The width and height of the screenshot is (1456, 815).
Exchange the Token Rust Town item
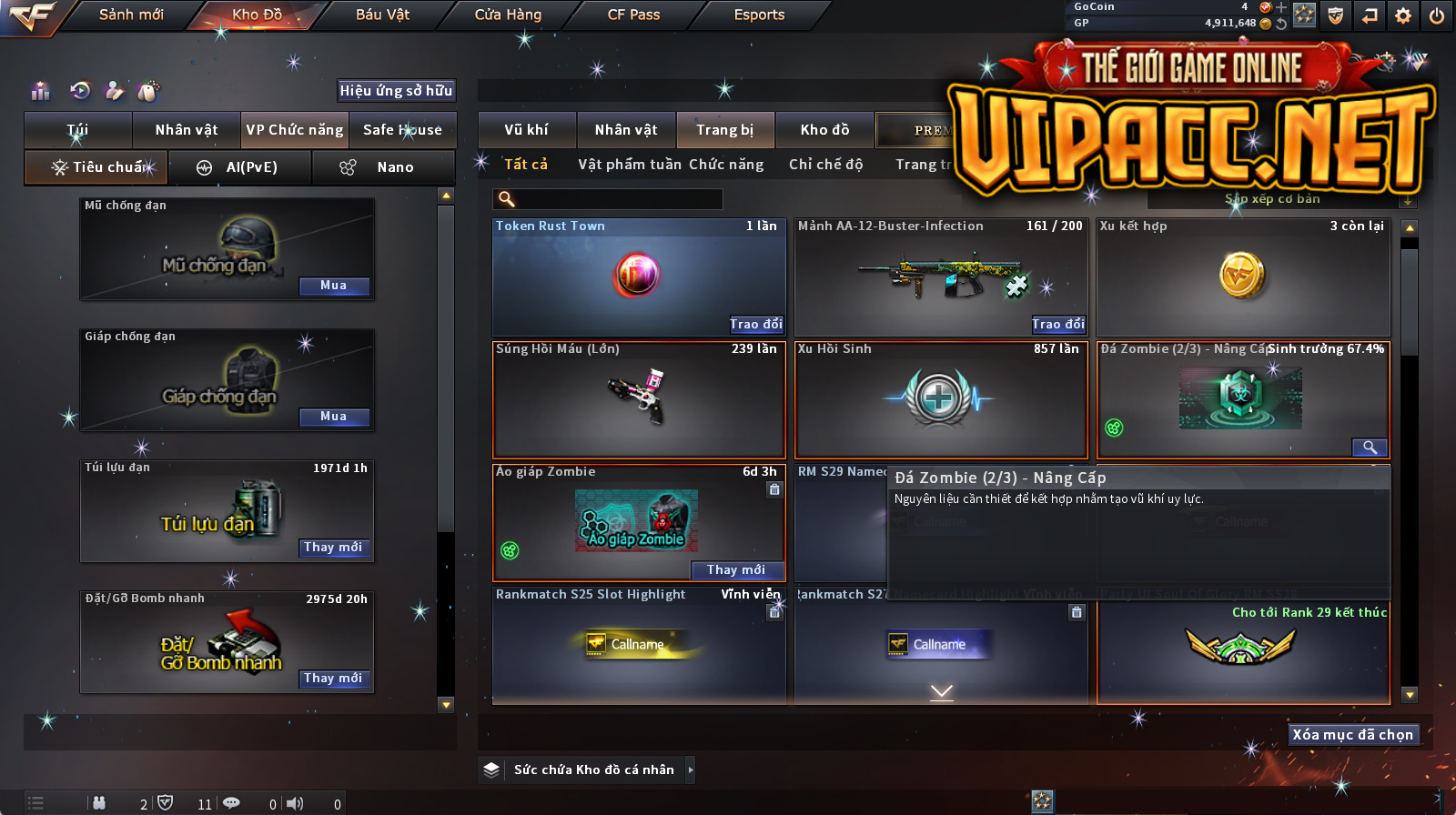[x=755, y=325]
